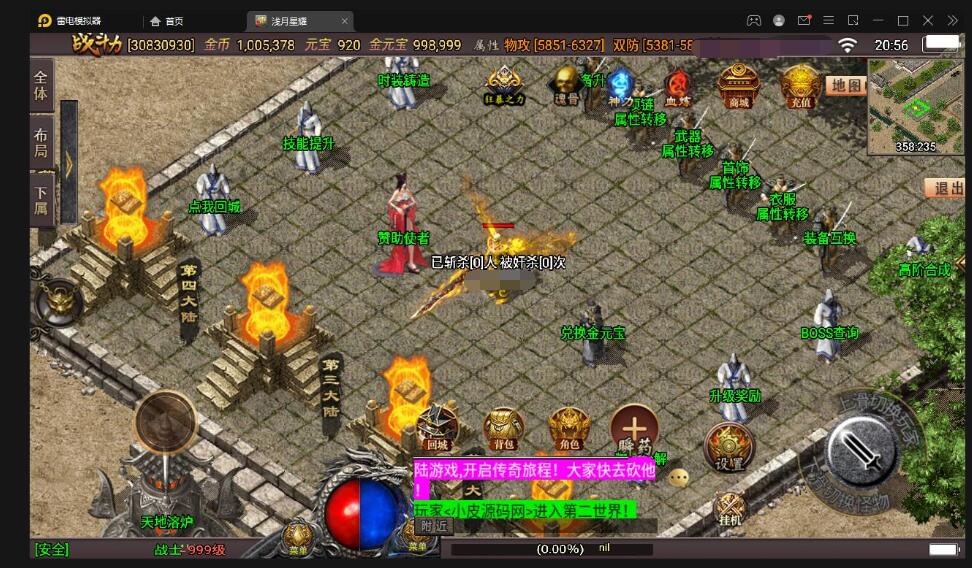Screen dimensions: 972x568
Task: Switch to the 全体 side tab
Action: 41,86
